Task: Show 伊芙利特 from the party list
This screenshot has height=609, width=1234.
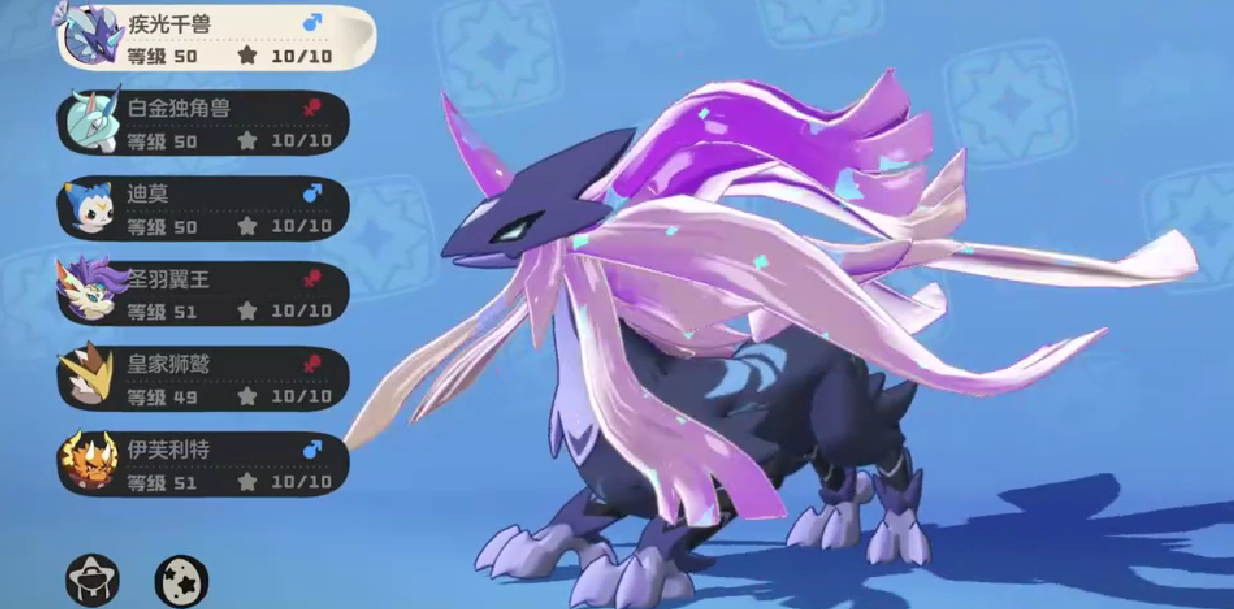Action: 205,465
